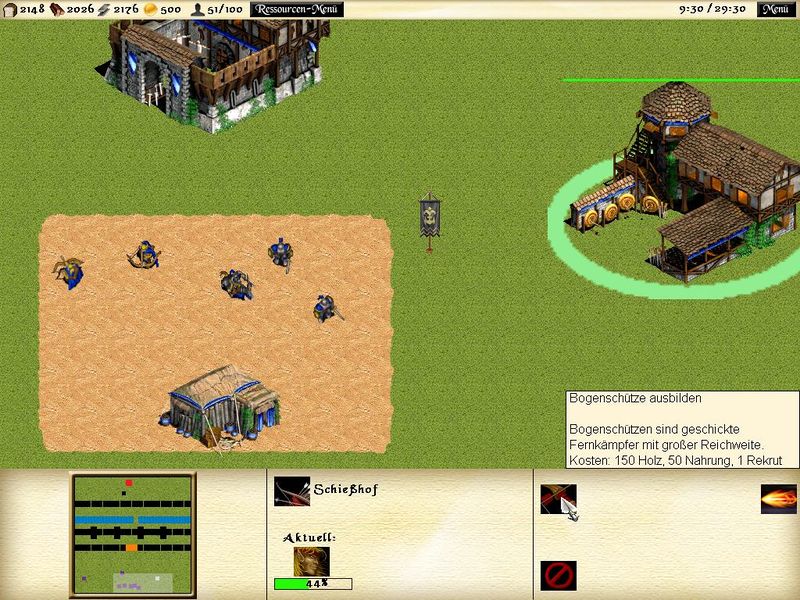Click the minimap overview

pyautogui.click(x=133, y=535)
